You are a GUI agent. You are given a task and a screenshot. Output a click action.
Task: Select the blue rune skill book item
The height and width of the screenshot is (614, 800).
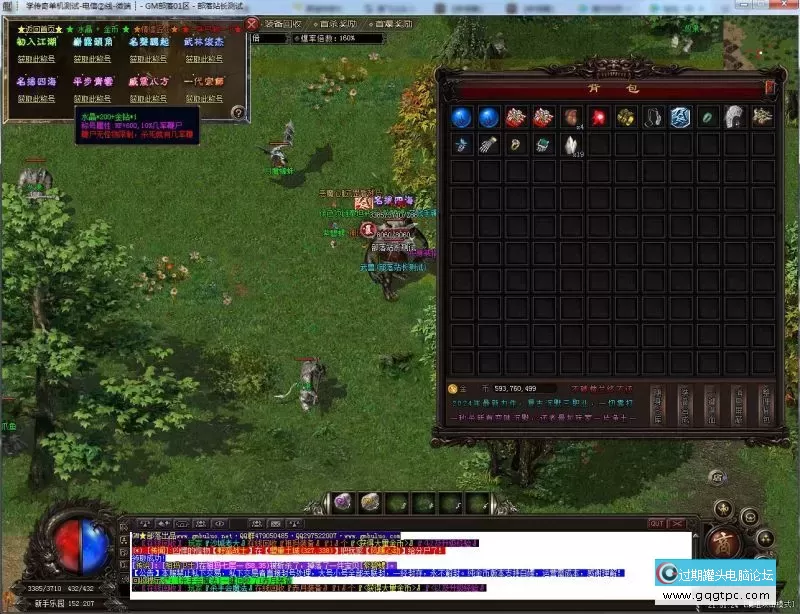(680, 117)
